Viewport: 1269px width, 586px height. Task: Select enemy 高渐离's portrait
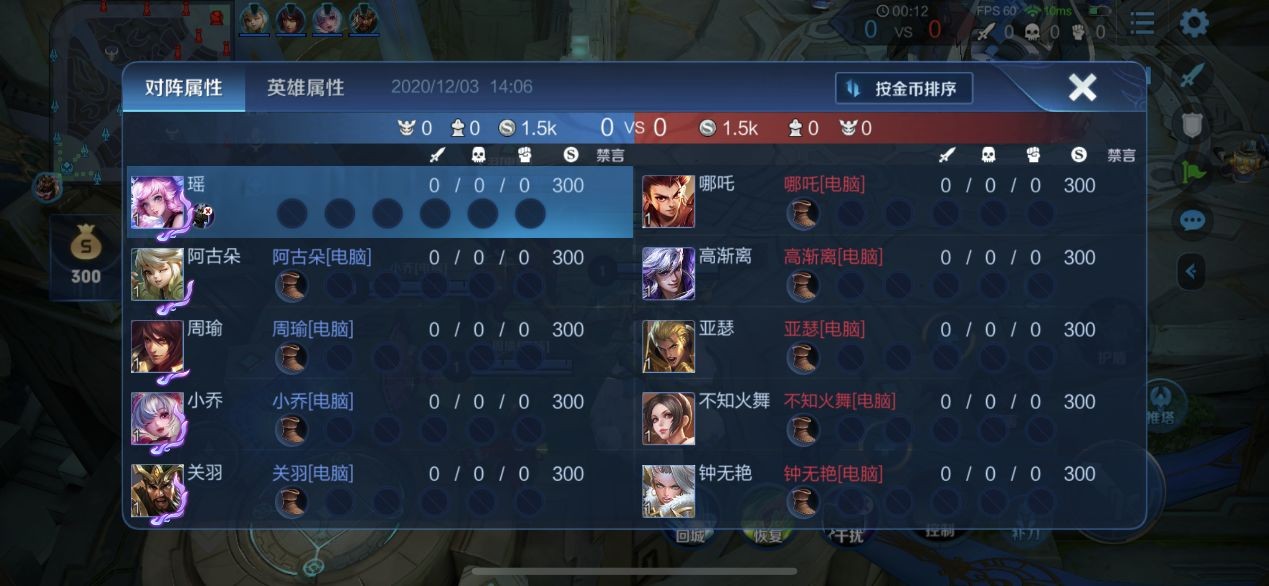click(668, 274)
